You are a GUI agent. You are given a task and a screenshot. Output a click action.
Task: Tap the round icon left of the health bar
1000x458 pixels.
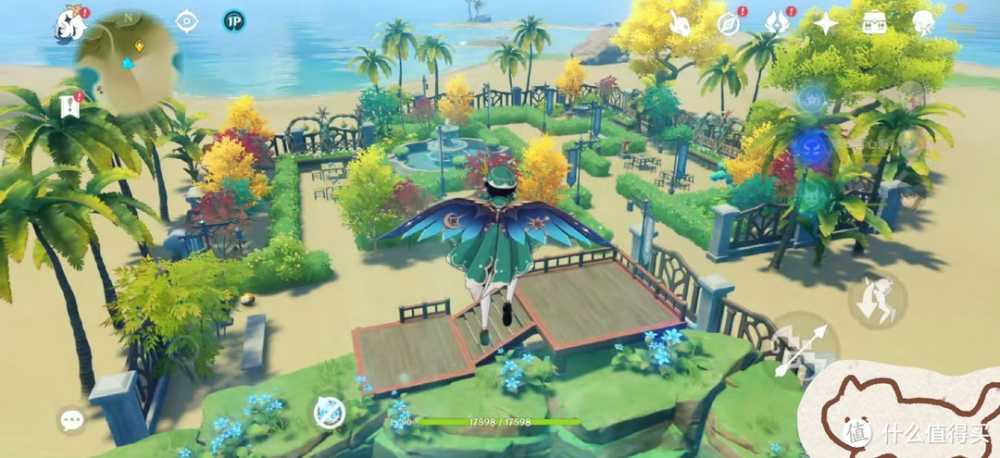click(x=326, y=411)
